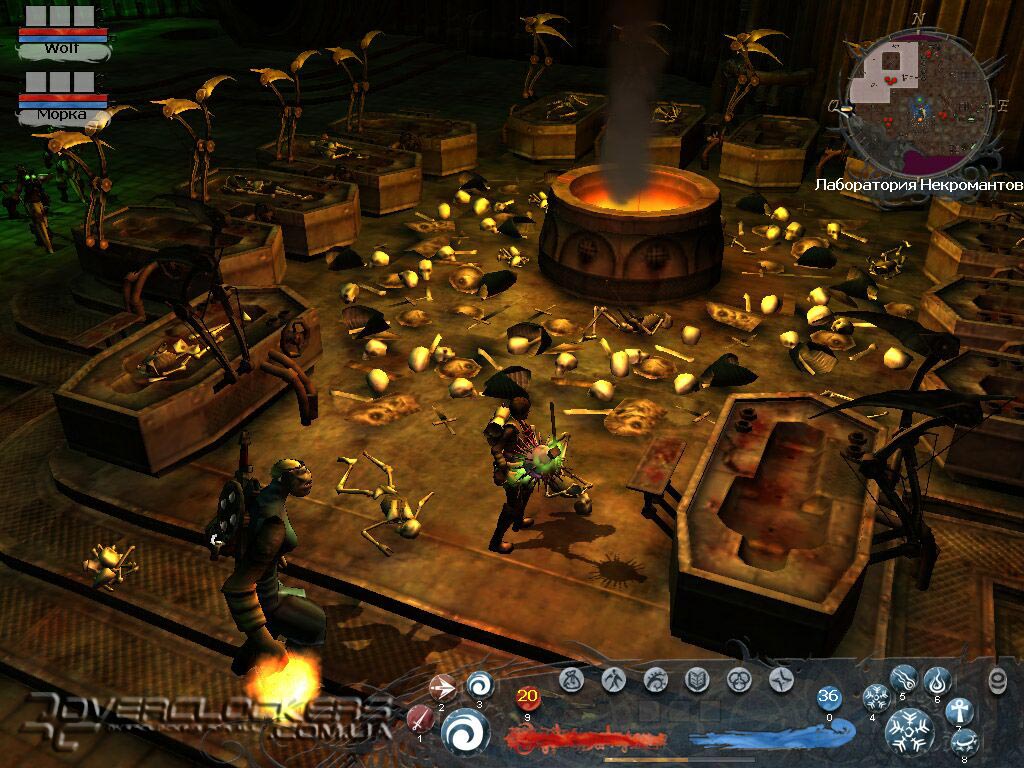Activate the large snowflake active spell
The height and width of the screenshot is (768, 1024).
(x=910, y=732)
